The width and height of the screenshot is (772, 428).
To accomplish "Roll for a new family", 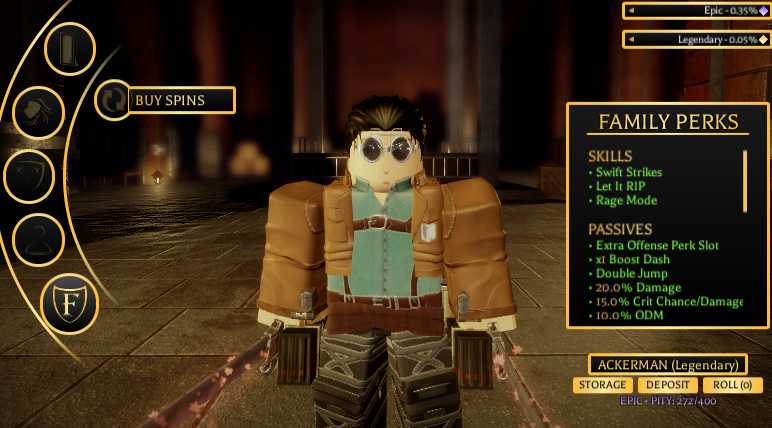I will pyautogui.click(x=732, y=385).
